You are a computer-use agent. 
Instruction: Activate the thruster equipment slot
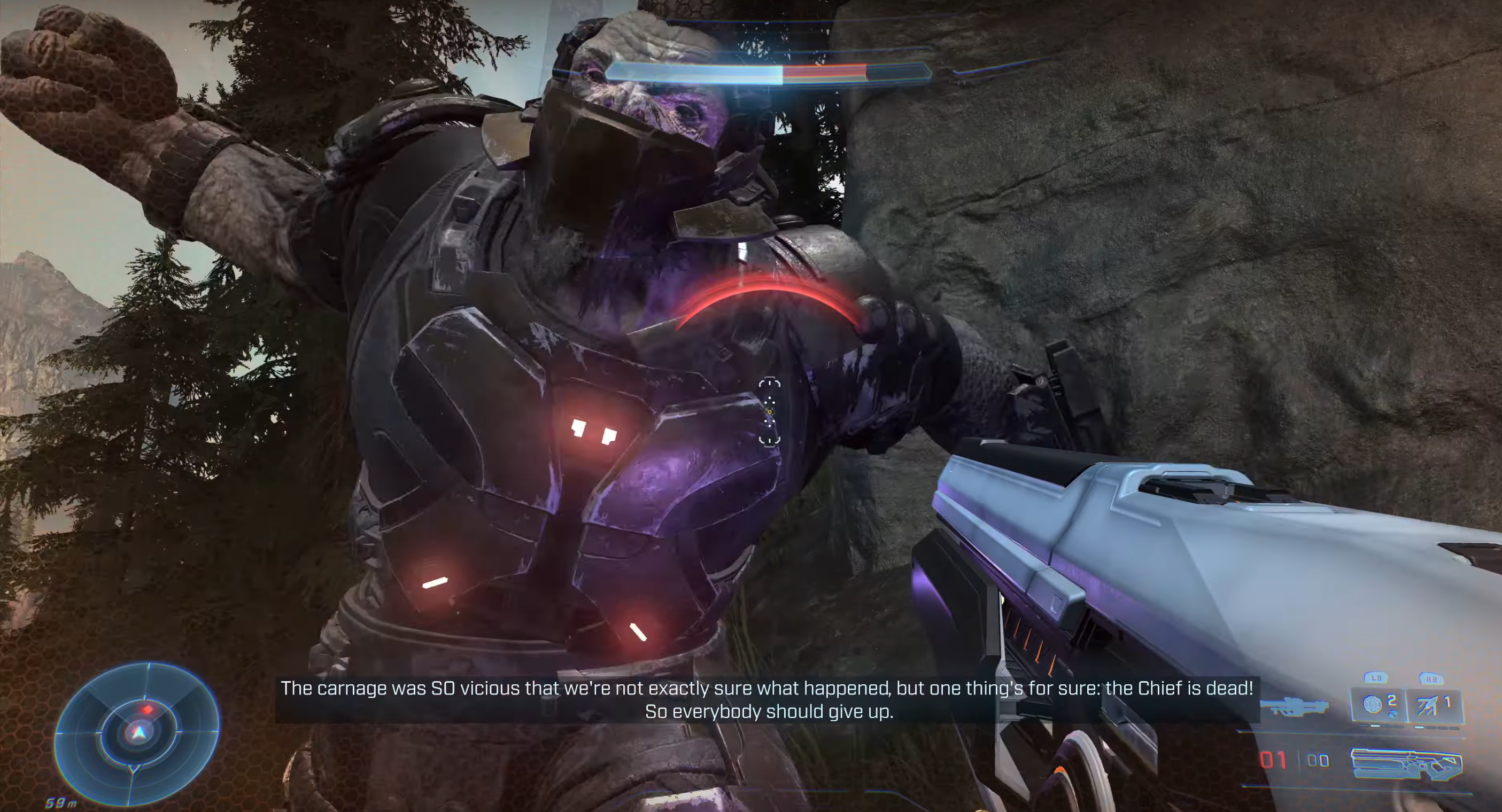tap(1433, 705)
